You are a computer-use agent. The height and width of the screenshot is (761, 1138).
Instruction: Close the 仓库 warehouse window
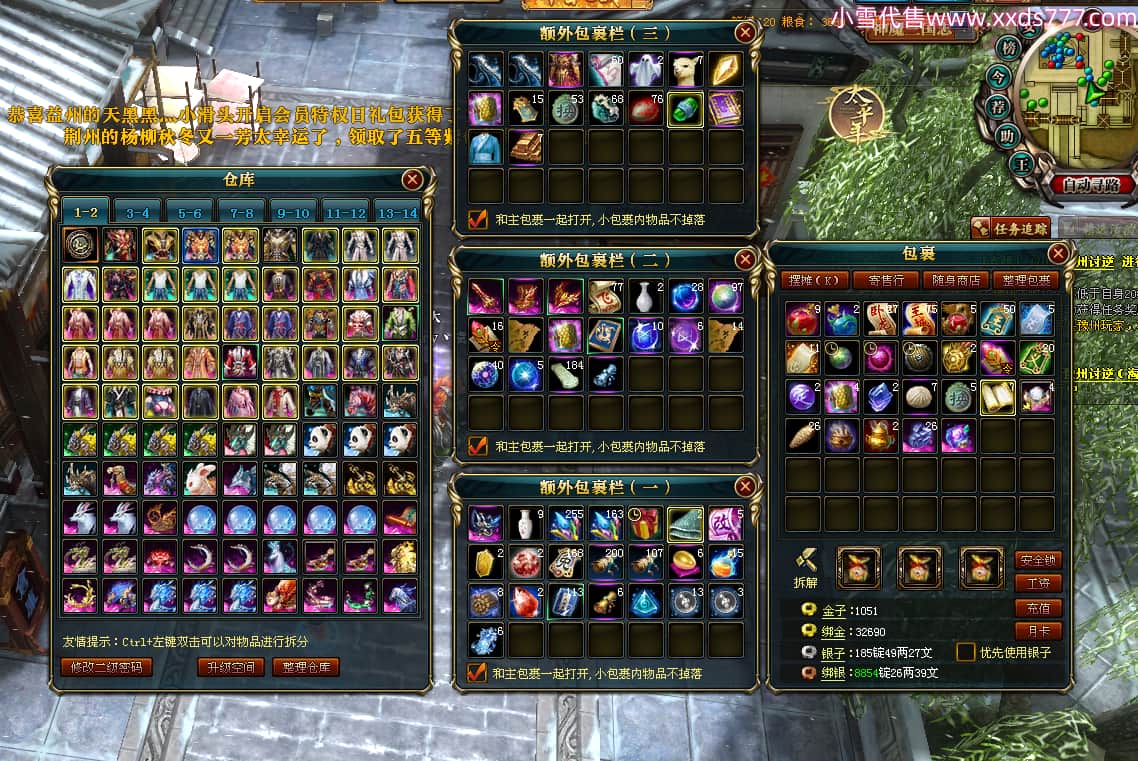tap(412, 180)
